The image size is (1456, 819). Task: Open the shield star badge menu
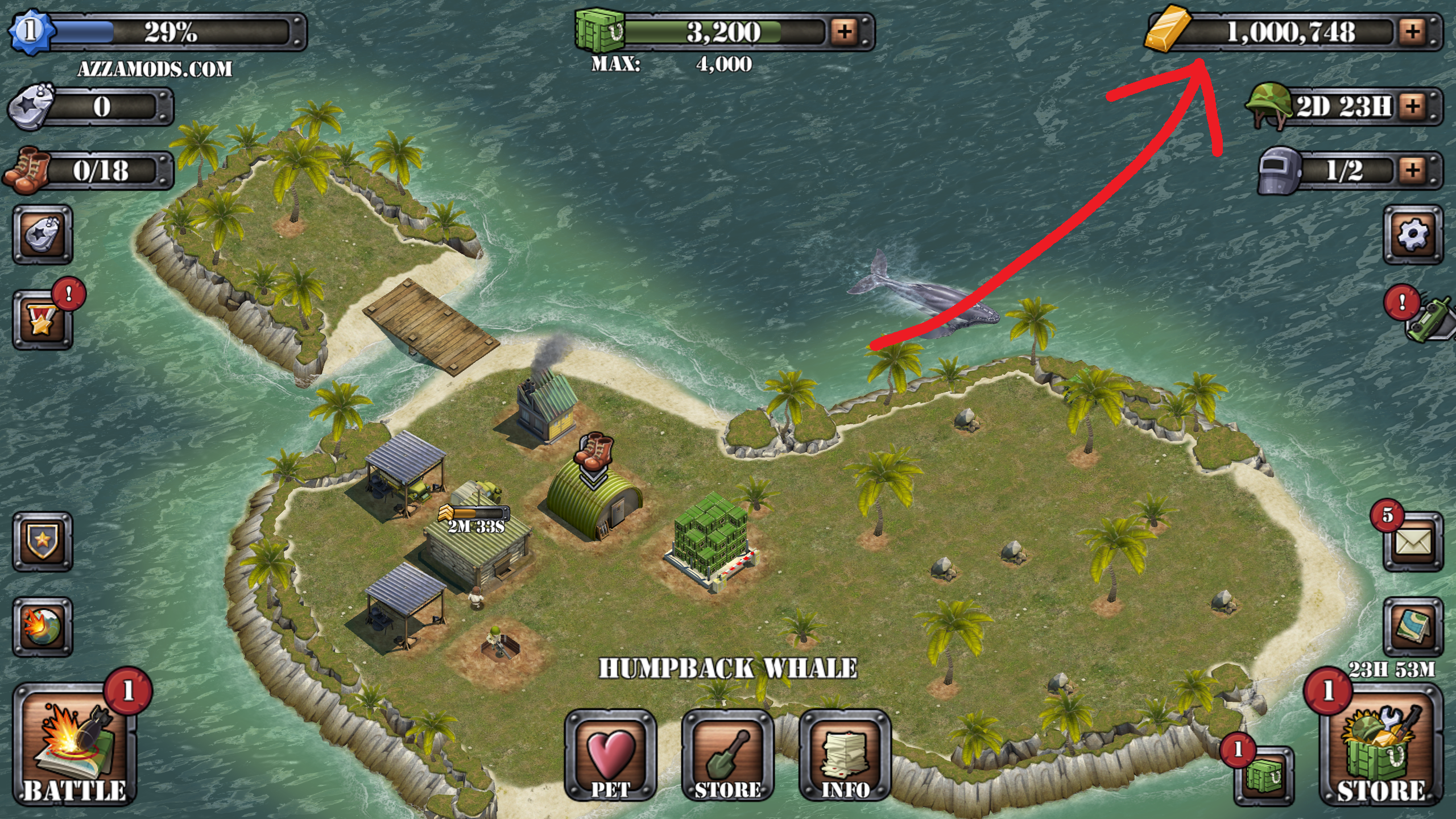[43, 542]
